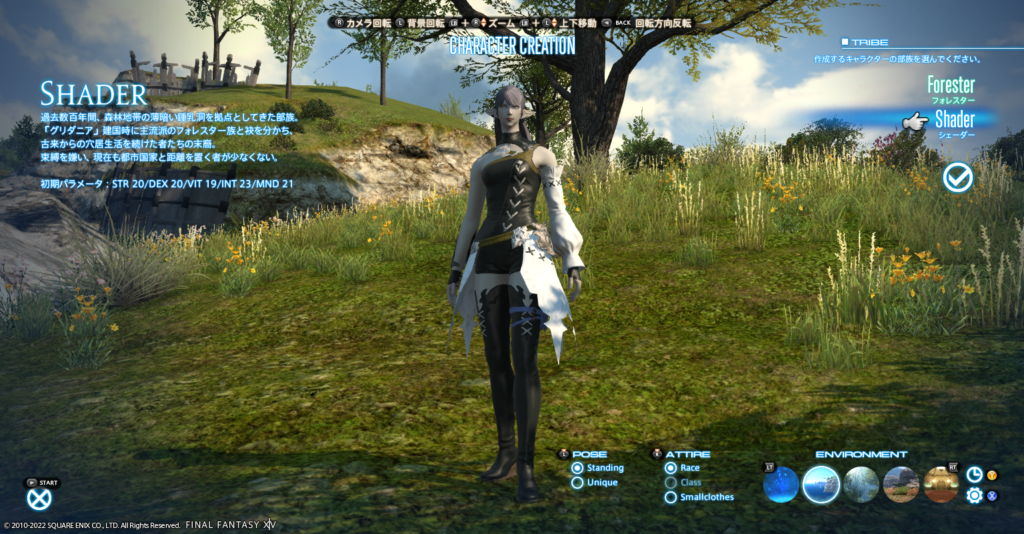
Task: Switch to the rocky desert environment
Action: pos(901,485)
